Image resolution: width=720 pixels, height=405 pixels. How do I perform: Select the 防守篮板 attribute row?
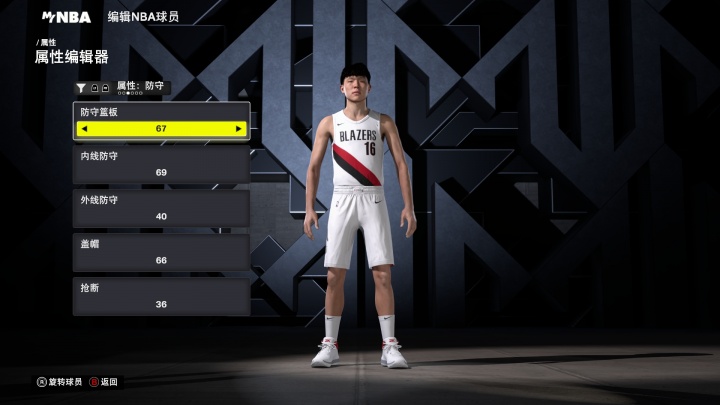[161, 113]
